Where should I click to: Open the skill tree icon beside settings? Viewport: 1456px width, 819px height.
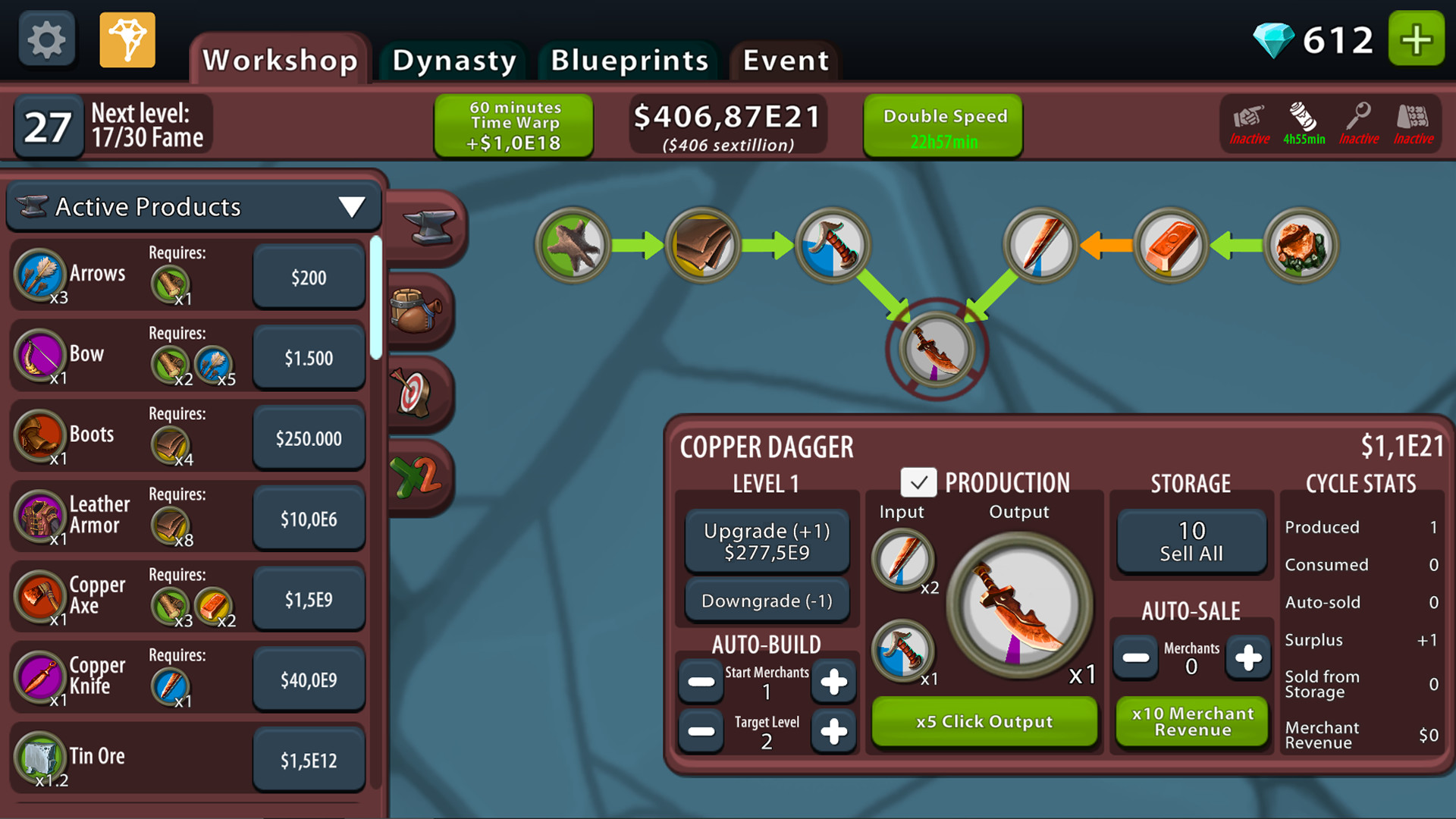pos(127,39)
